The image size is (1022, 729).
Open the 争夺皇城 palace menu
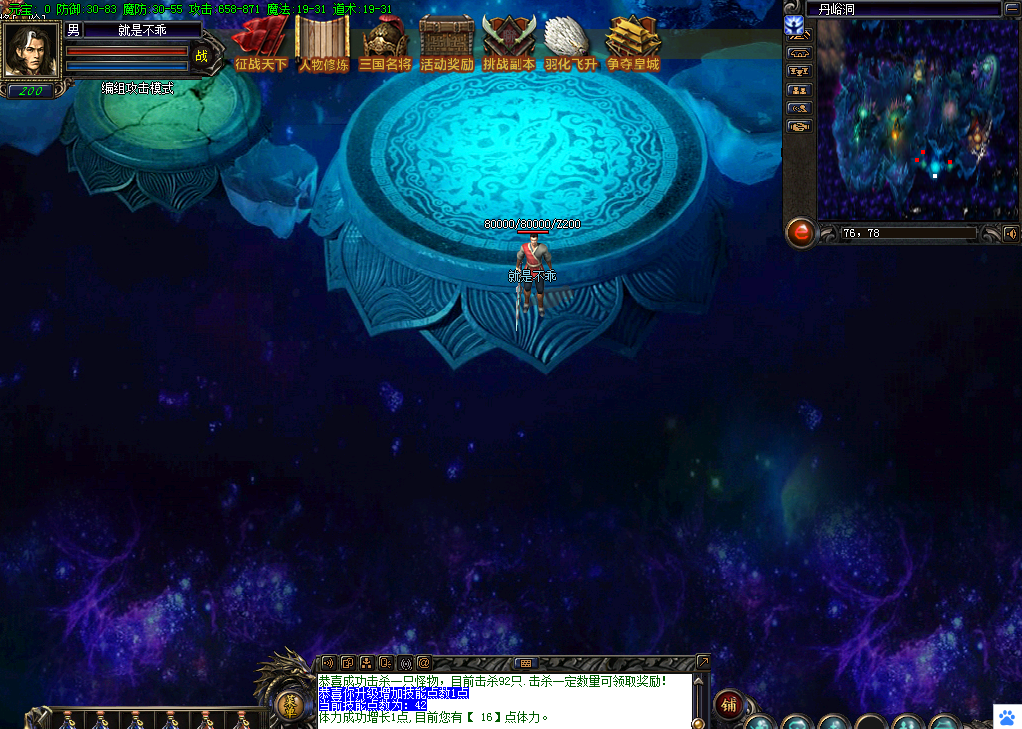pos(633,44)
